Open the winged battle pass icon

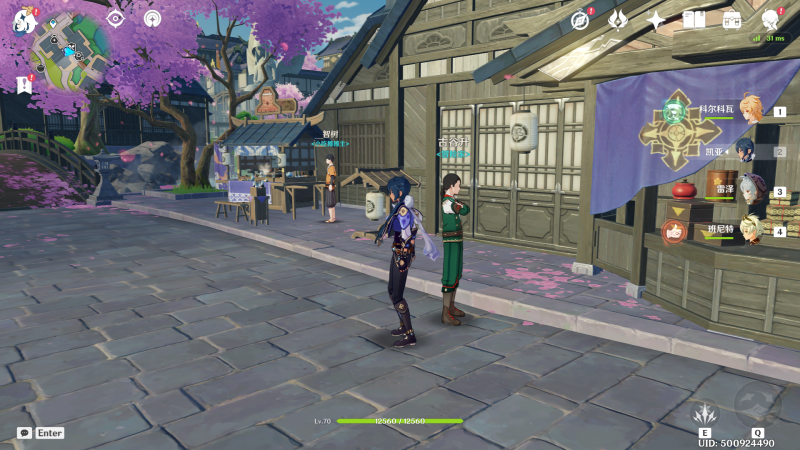point(618,19)
